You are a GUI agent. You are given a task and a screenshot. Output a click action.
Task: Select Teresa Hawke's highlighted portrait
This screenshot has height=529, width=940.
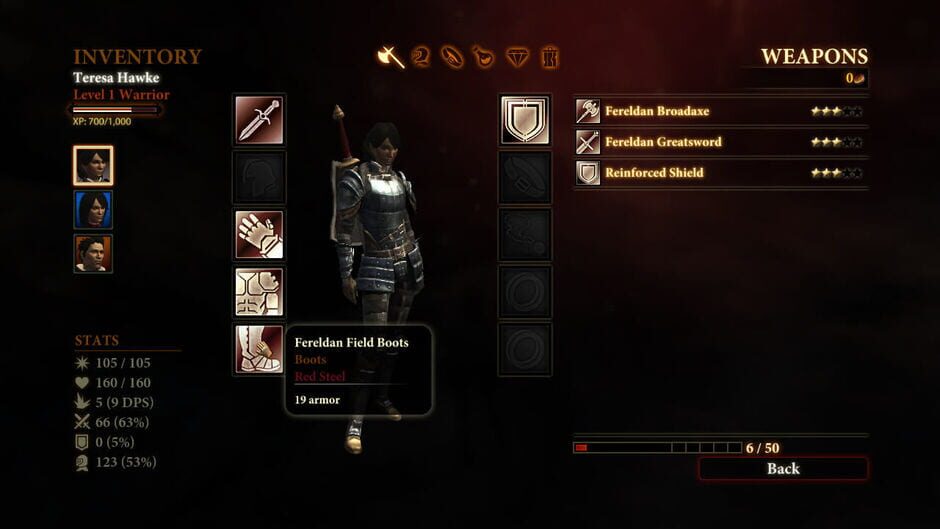click(93, 166)
